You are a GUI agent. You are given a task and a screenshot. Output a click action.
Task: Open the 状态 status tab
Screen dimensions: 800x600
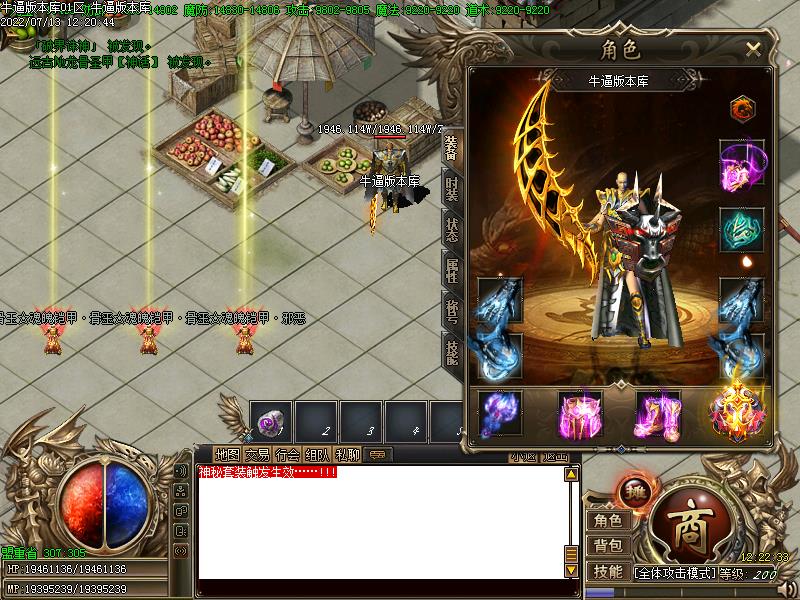tap(452, 230)
